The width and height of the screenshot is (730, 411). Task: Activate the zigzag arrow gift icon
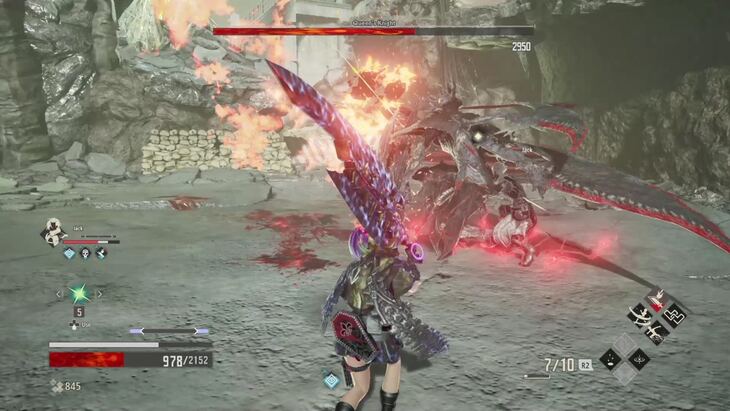click(674, 314)
